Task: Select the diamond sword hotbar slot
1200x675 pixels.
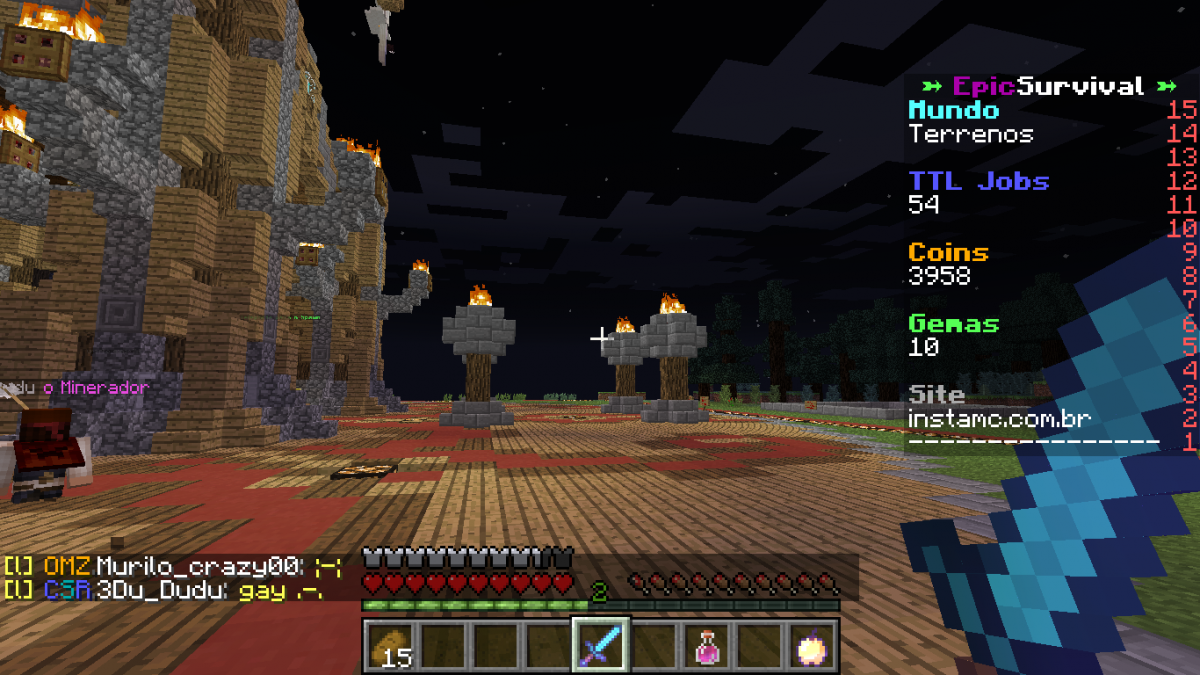Action: click(600, 646)
